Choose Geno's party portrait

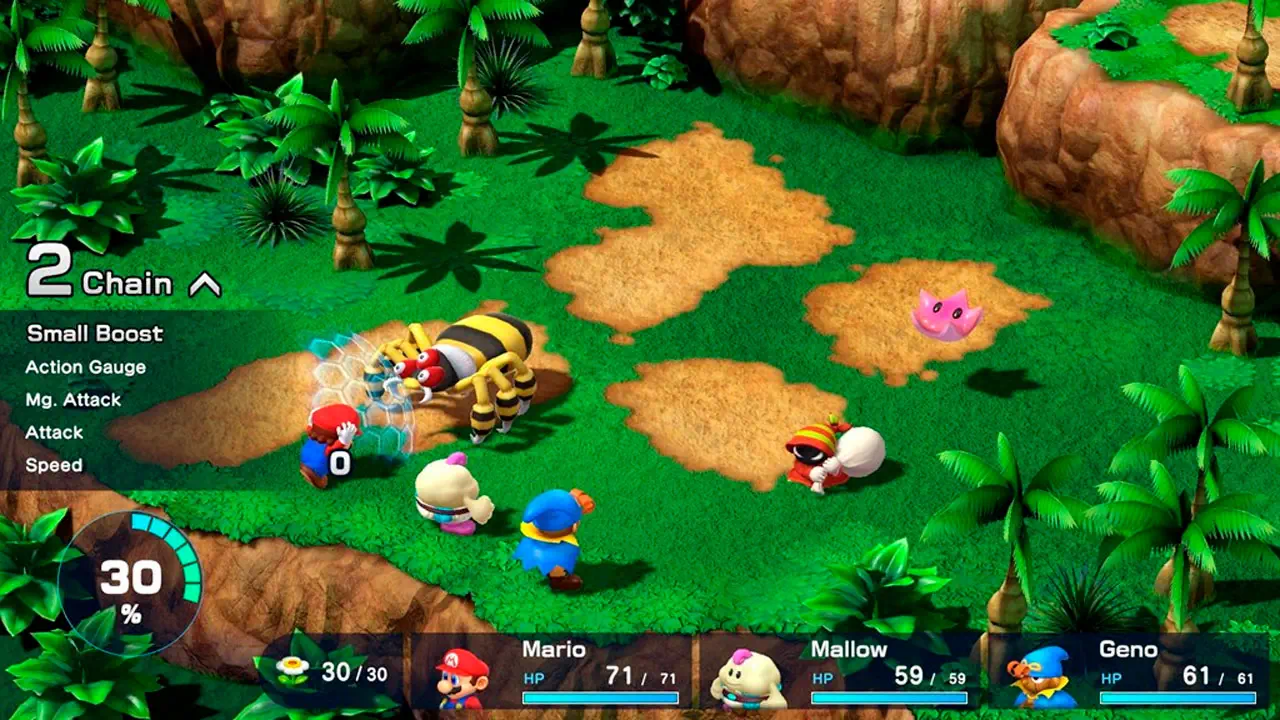pyautogui.click(x=1039, y=678)
